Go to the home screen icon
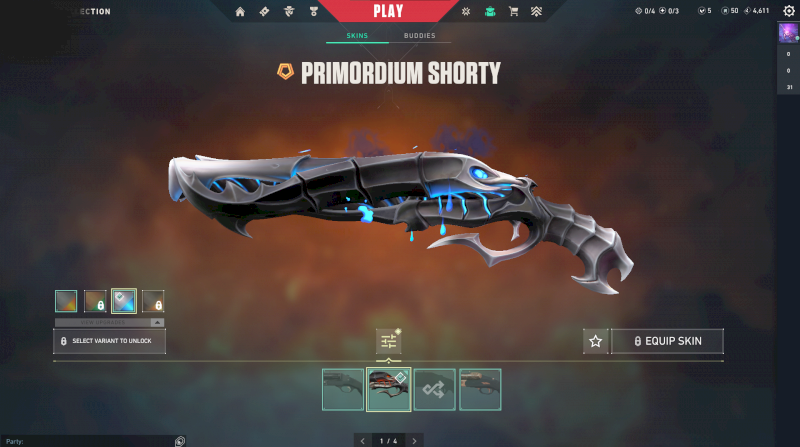This screenshot has width=800, height=447. pyautogui.click(x=240, y=12)
